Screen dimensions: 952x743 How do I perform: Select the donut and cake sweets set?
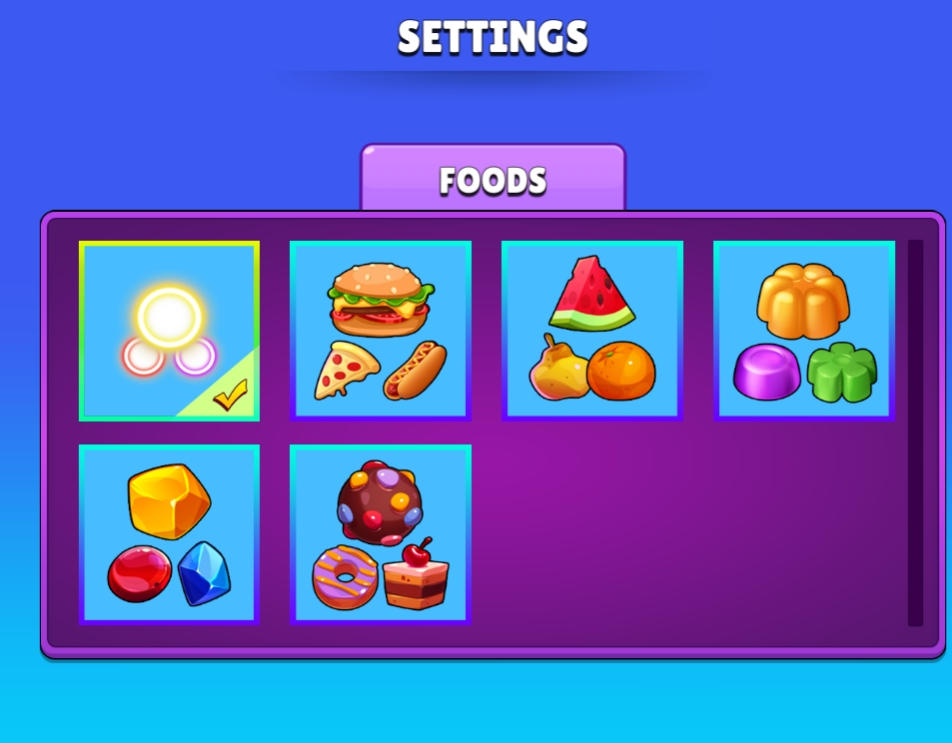380,534
